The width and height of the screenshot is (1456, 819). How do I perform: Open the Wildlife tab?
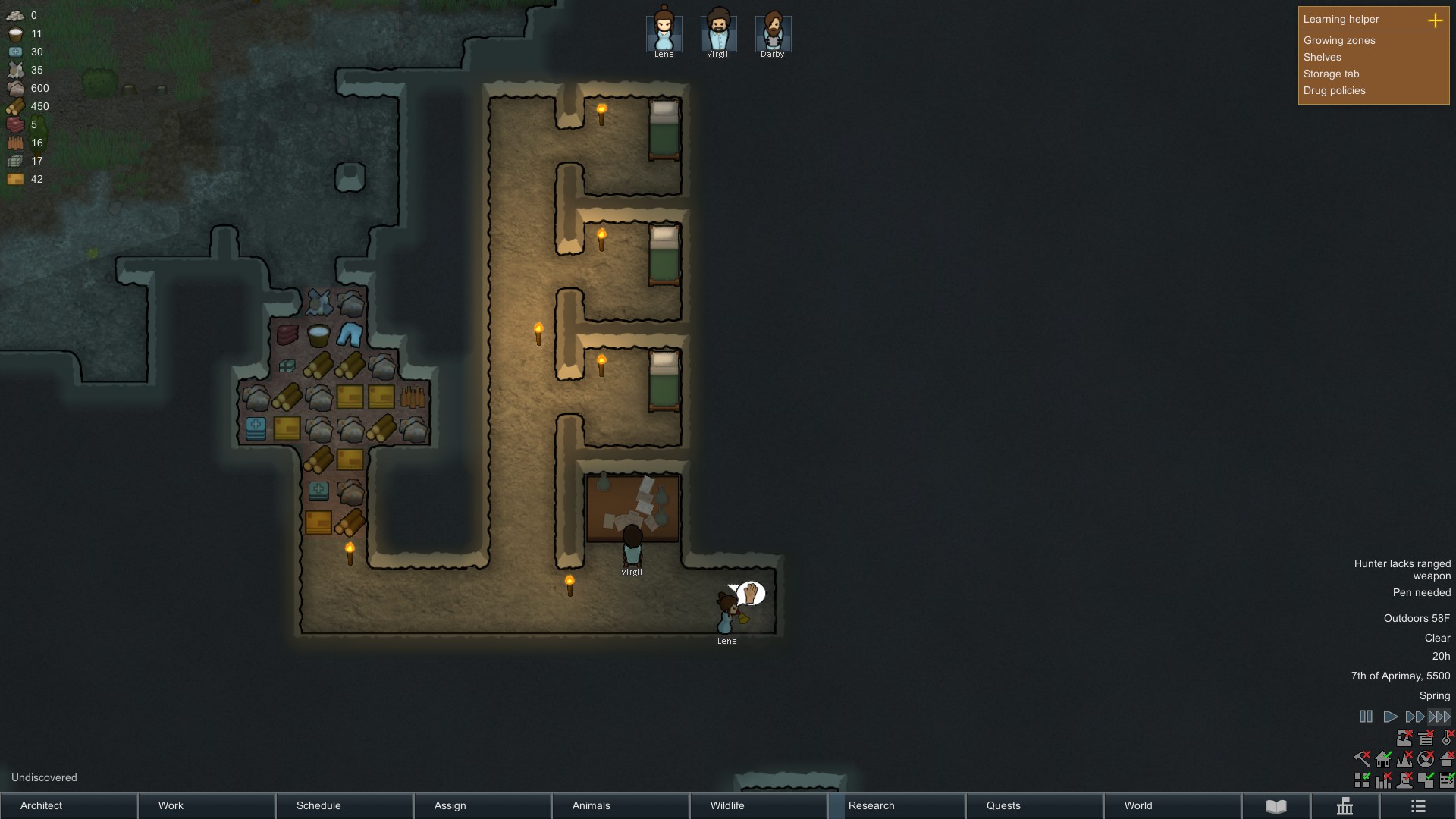pos(726,806)
